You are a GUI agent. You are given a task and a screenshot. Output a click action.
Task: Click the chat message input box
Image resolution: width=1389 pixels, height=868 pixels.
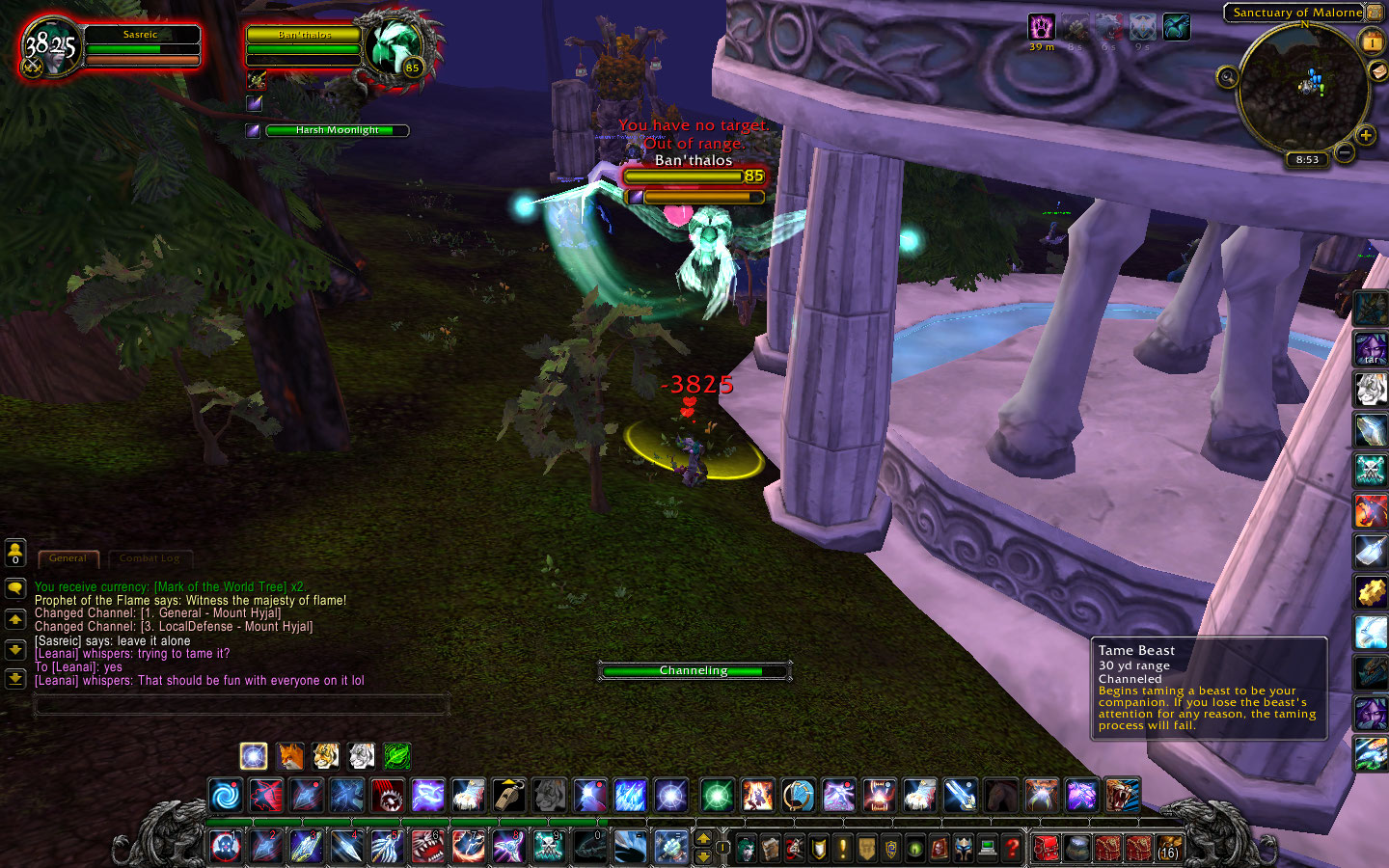pyautogui.click(x=241, y=705)
